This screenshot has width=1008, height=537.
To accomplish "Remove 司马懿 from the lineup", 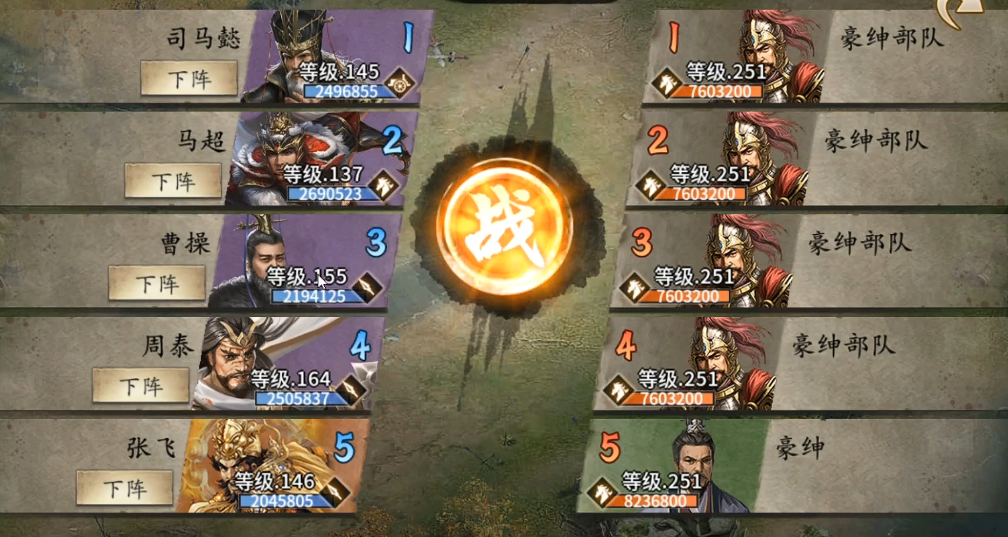I will (189, 78).
